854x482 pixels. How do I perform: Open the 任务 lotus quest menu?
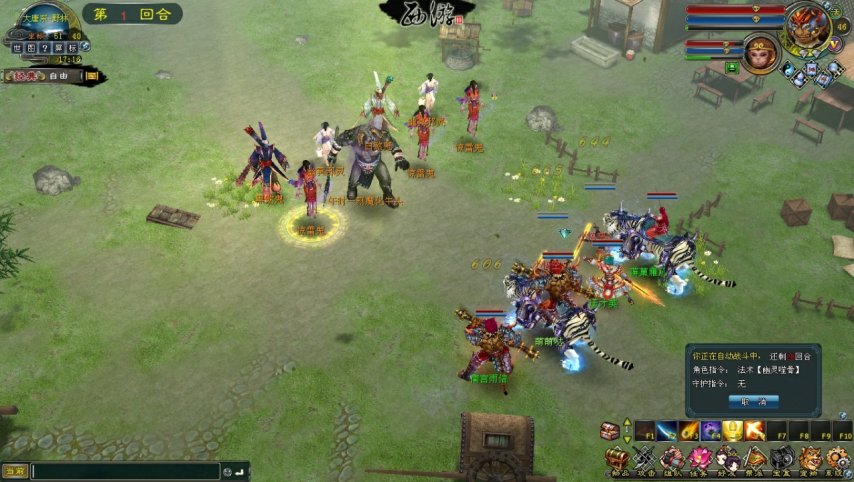click(x=700, y=459)
